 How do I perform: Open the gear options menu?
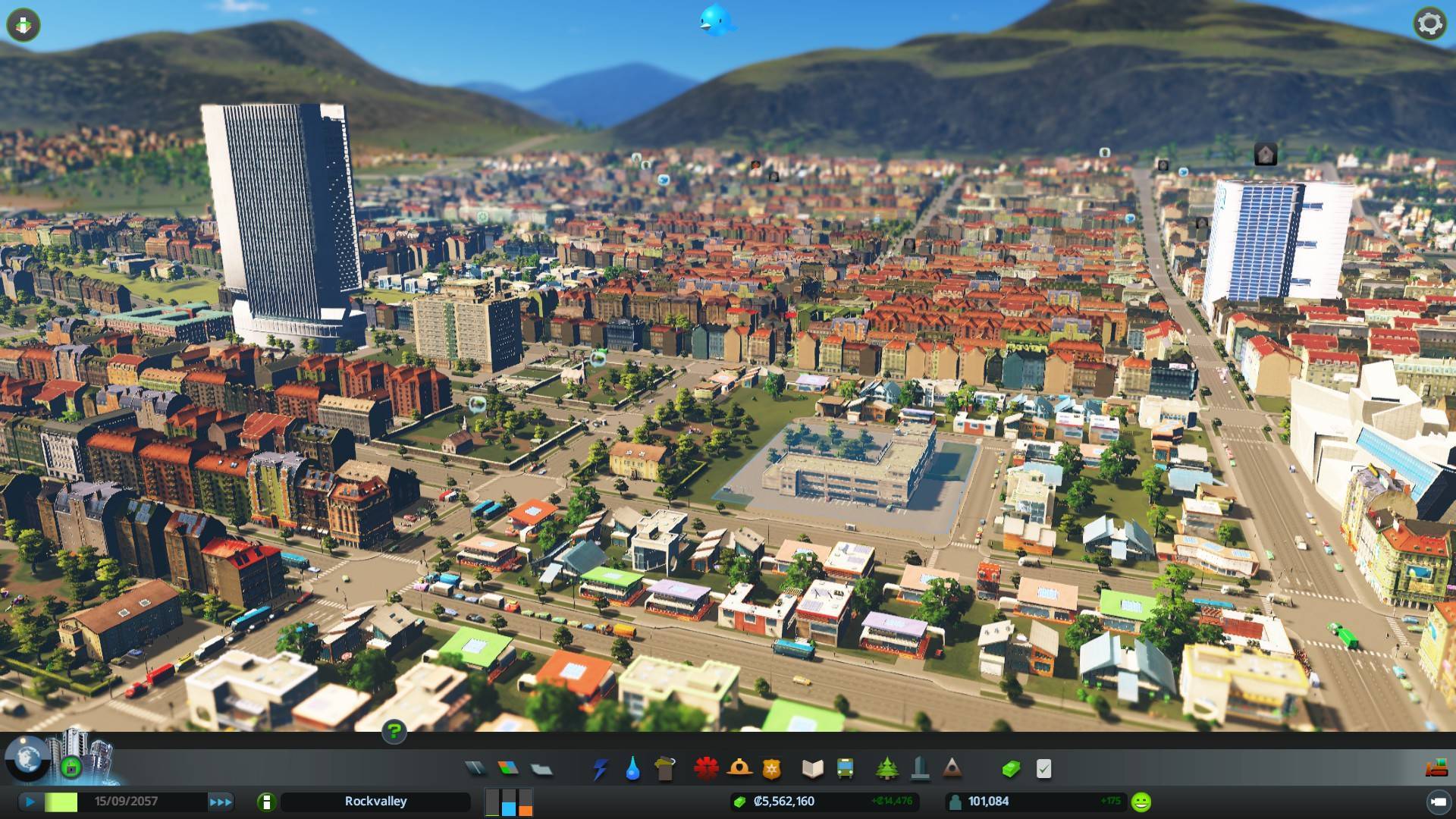coord(1429,24)
